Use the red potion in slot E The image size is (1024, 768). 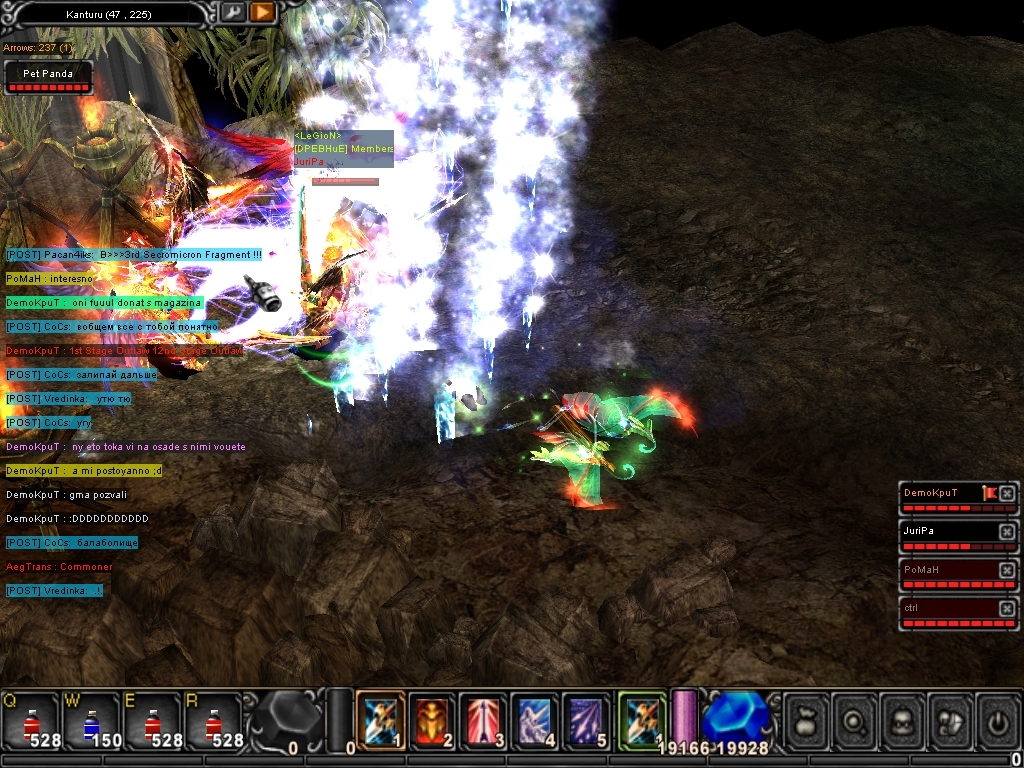coord(151,722)
